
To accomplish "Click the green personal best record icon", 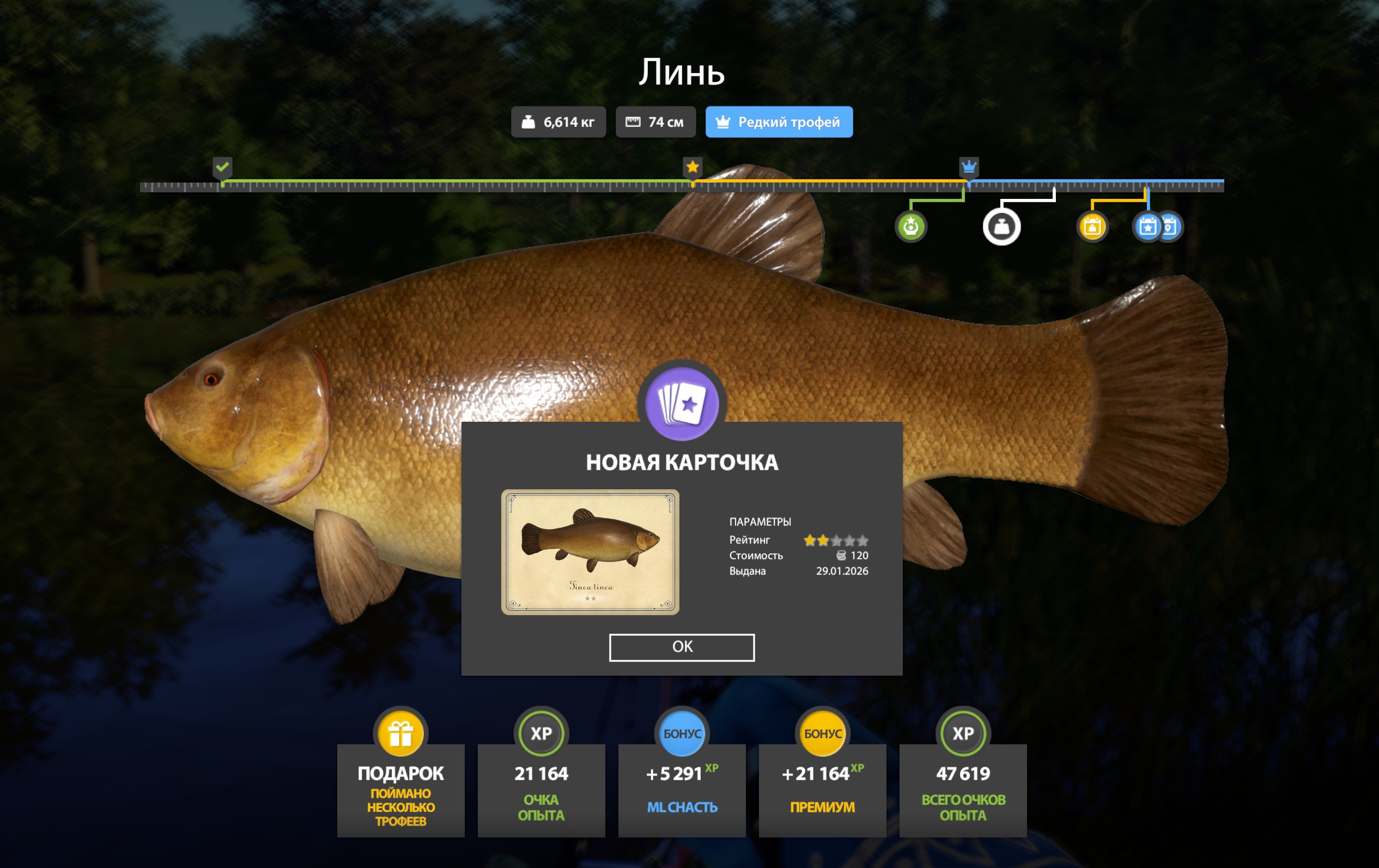I will coord(911,227).
